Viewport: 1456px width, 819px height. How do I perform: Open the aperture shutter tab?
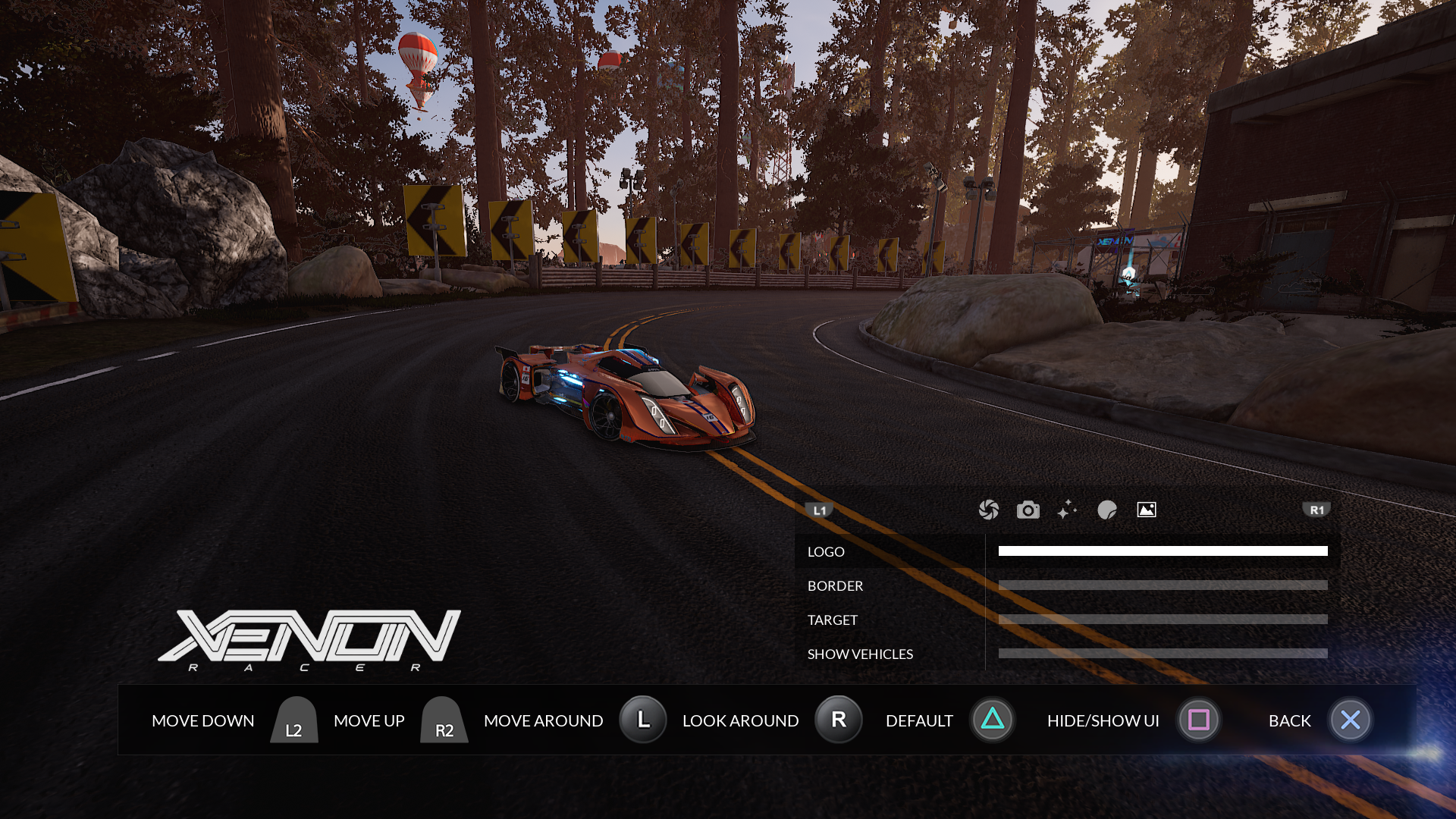point(988,510)
